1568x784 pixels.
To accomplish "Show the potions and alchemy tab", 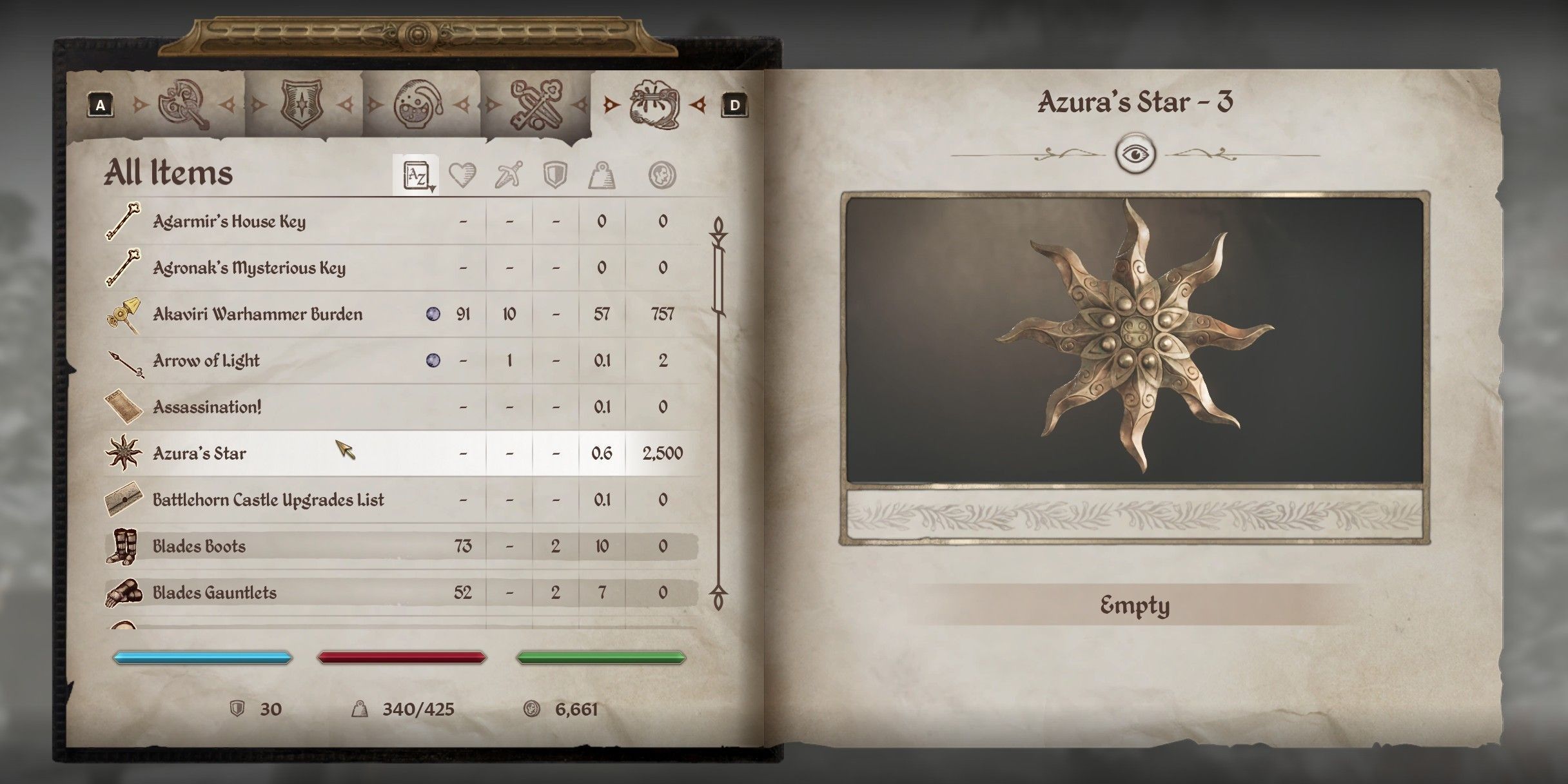I will pyautogui.click(x=418, y=104).
